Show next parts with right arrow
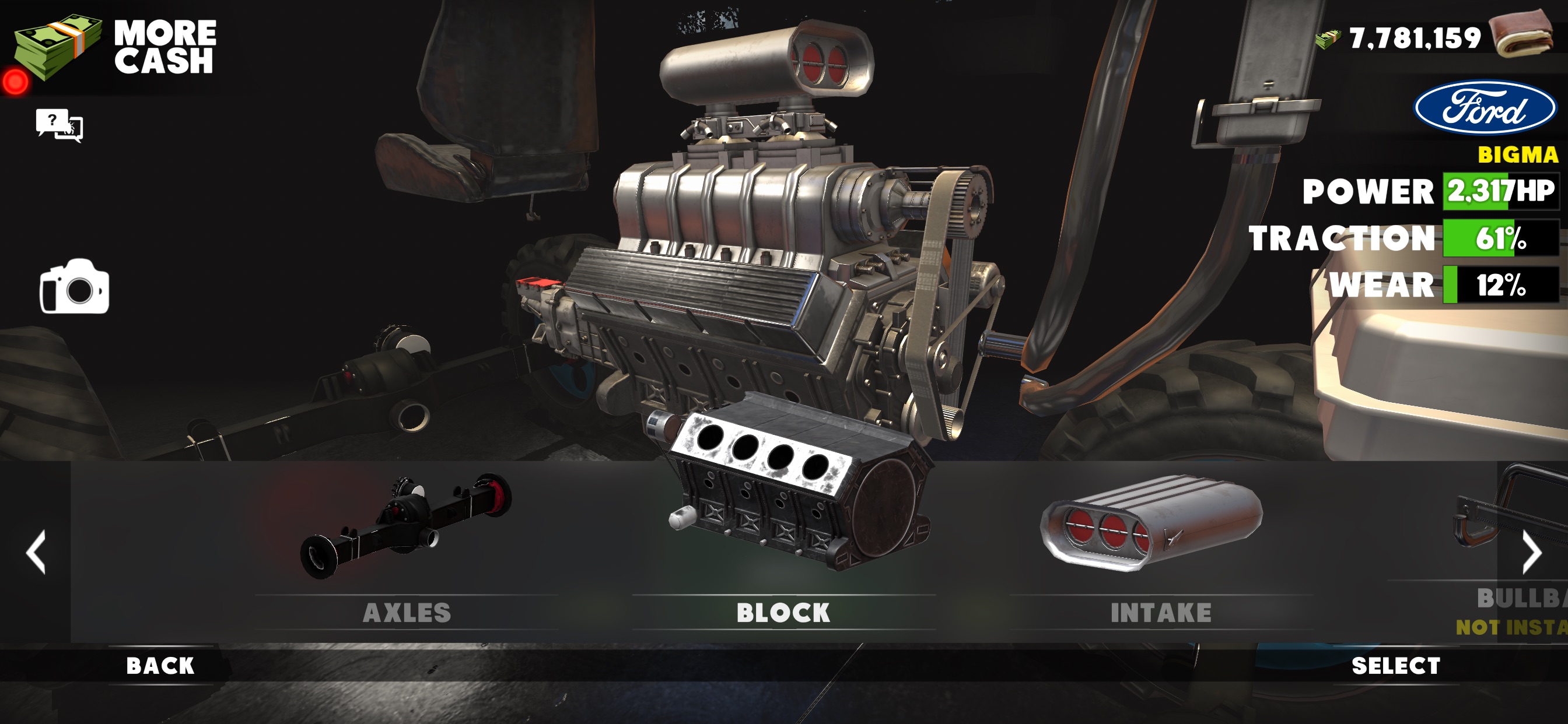Image resolution: width=1568 pixels, height=724 pixels. click(x=1531, y=552)
